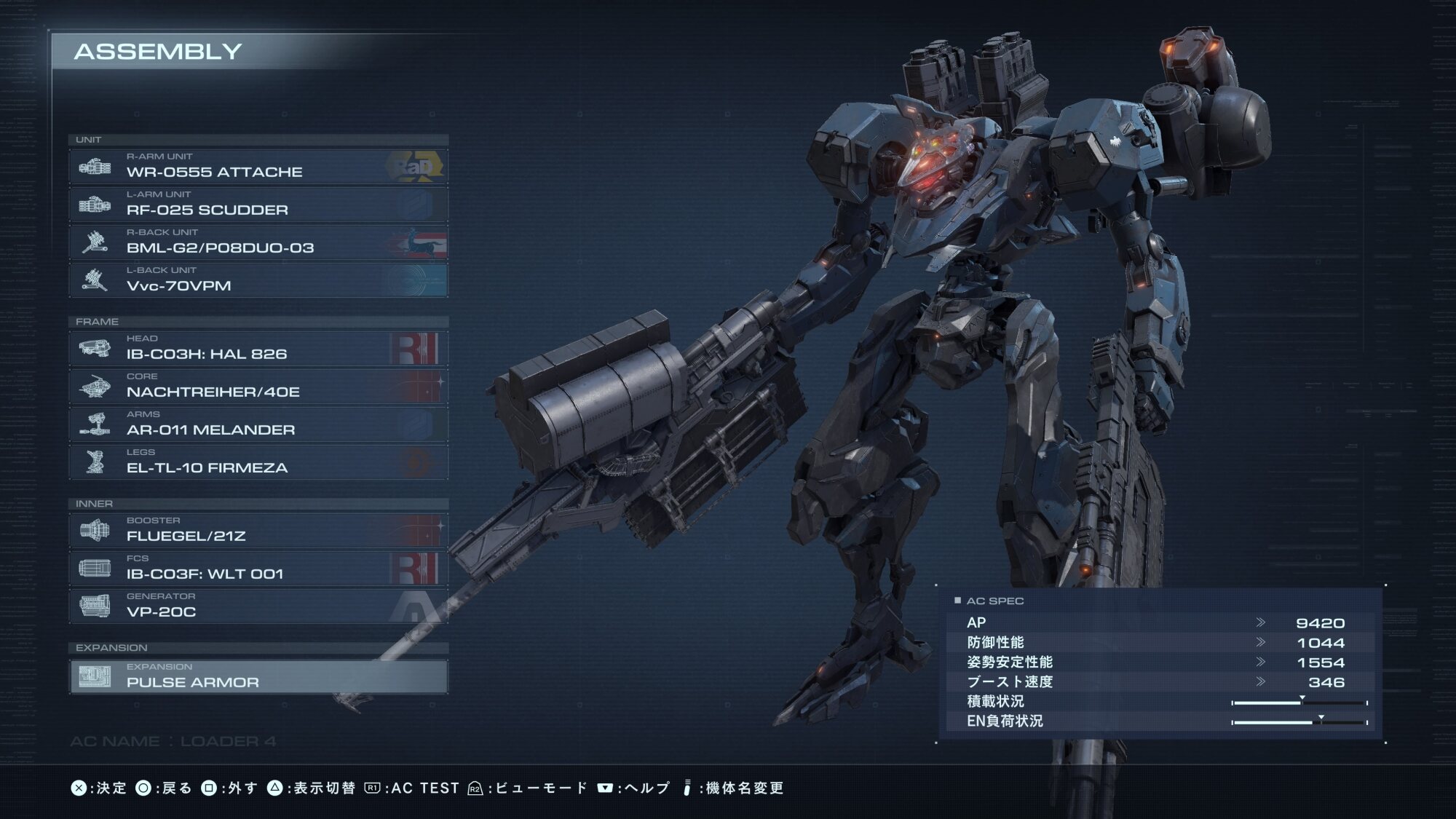The width and height of the screenshot is (1456, 819).
Task: Change the HEAD part IB-C03H: HAL 826
Action: click(x=258, y=349)
